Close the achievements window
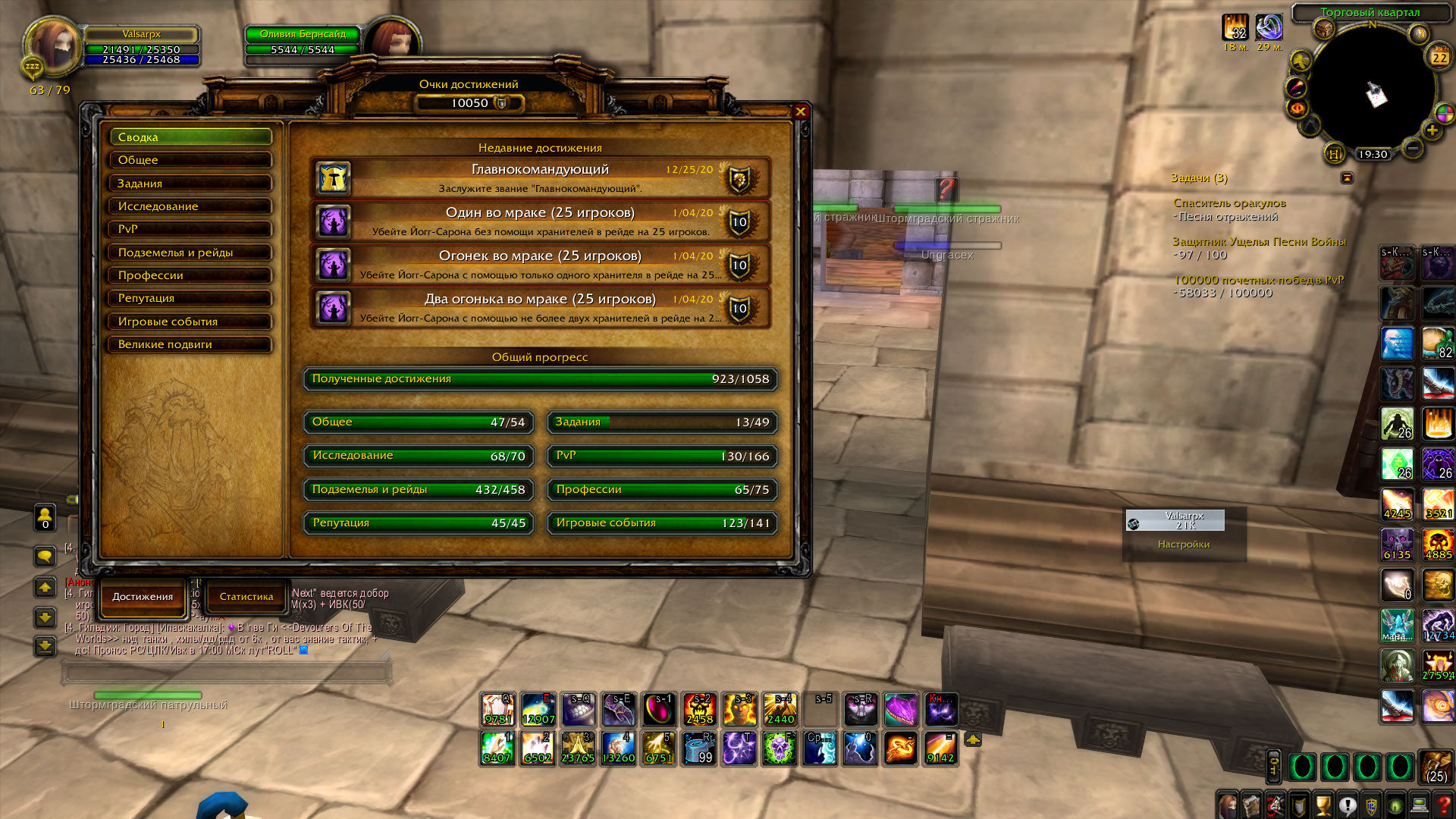This screenshot has height=819, width=1456. [800, 111]
